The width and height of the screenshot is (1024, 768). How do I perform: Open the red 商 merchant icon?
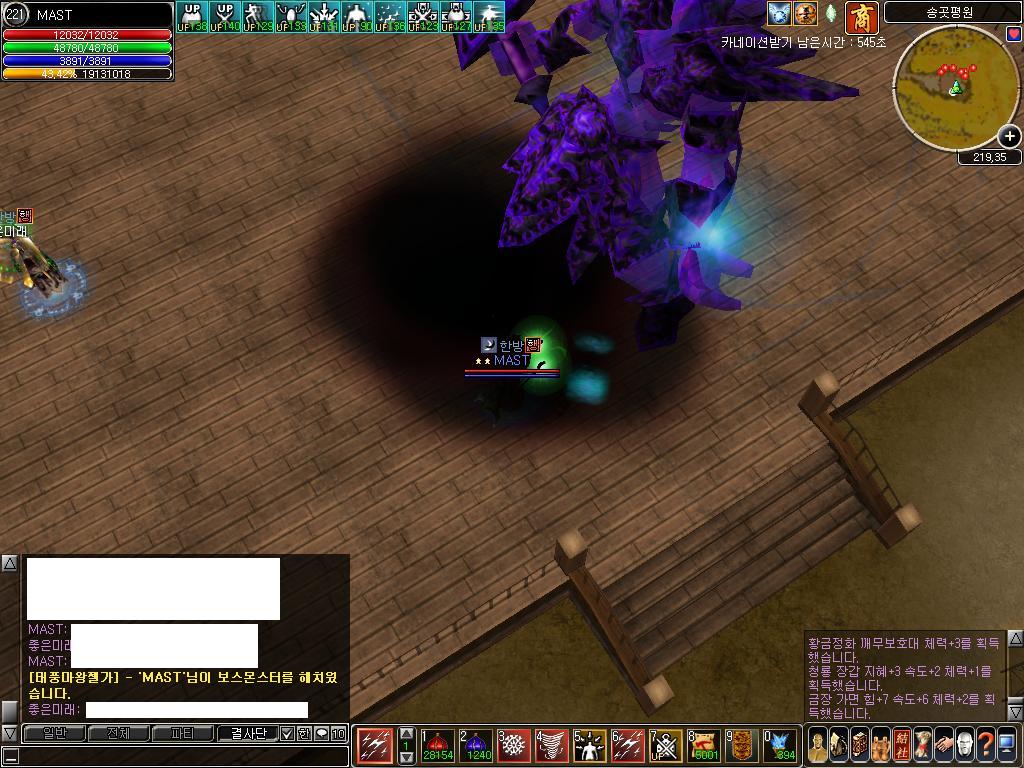tap(860, 16)
